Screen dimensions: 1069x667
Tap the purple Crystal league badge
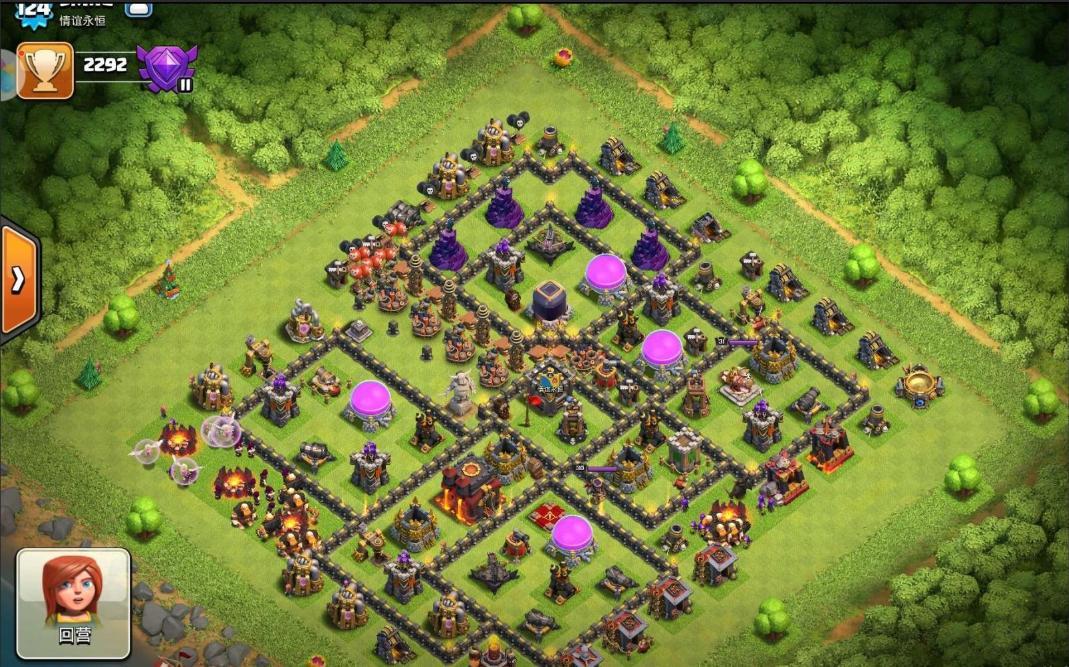click(x=165, y=68)
